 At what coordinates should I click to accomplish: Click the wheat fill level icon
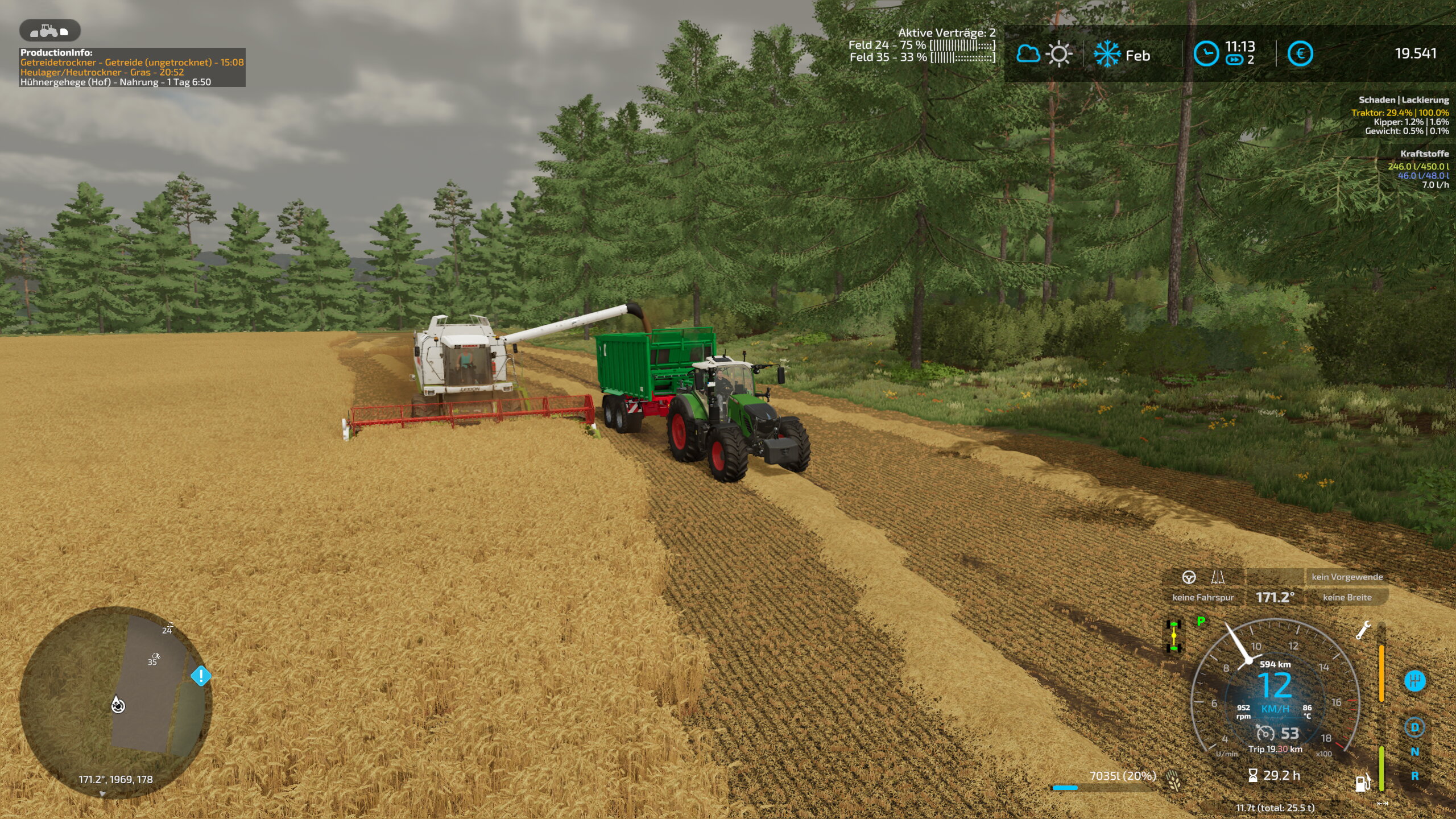pos(1173,779)
